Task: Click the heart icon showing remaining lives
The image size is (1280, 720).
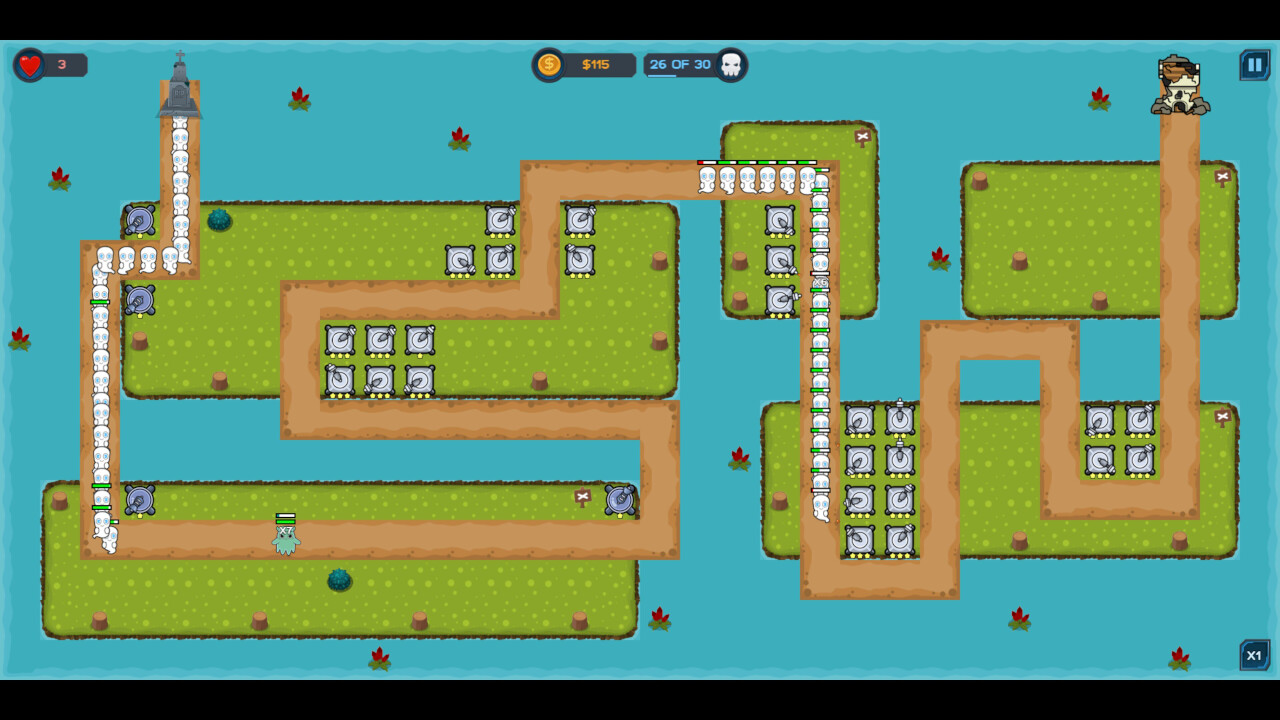Action: point(30,63)
